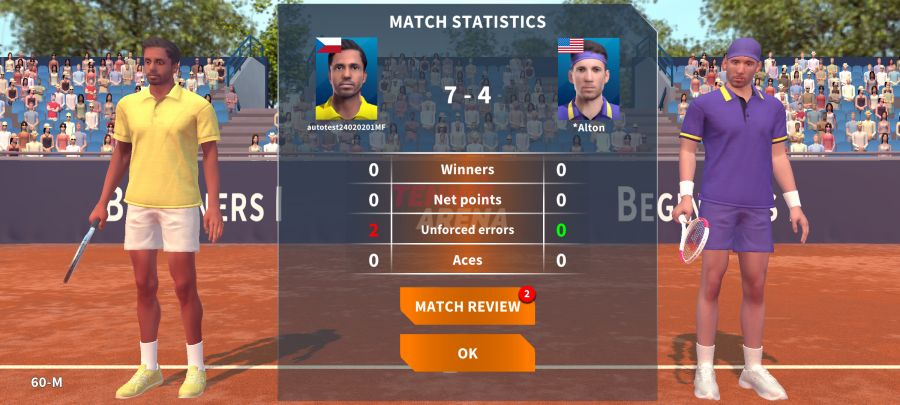Confirm with the OK button
Image resolution: width=900 pixels, height=405 pixels.
(467, 353)
